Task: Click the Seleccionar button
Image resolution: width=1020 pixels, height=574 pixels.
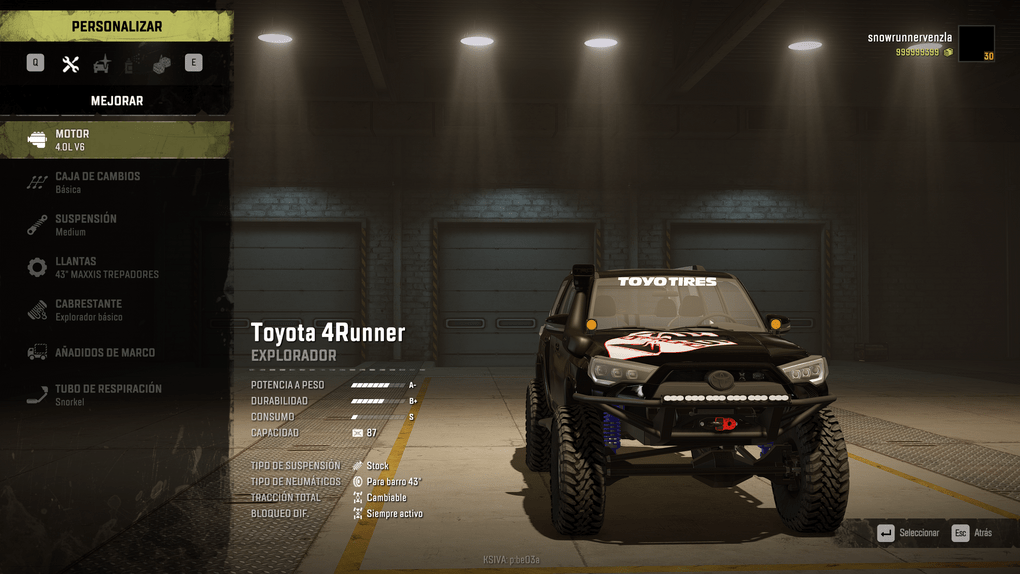Action: pos(908,533)
